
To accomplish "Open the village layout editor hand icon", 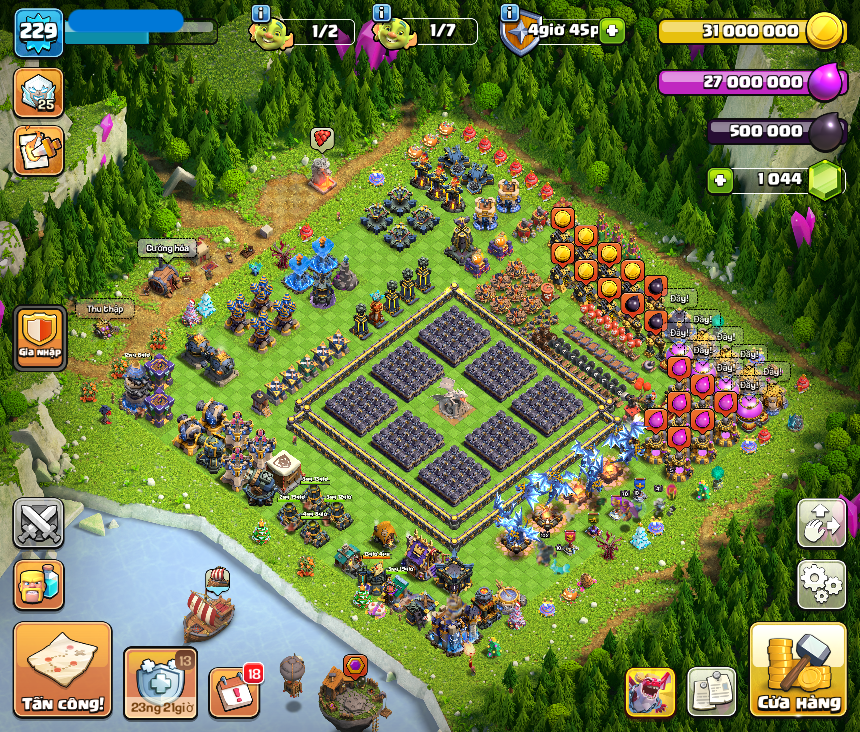I will (x=821, y=523).
